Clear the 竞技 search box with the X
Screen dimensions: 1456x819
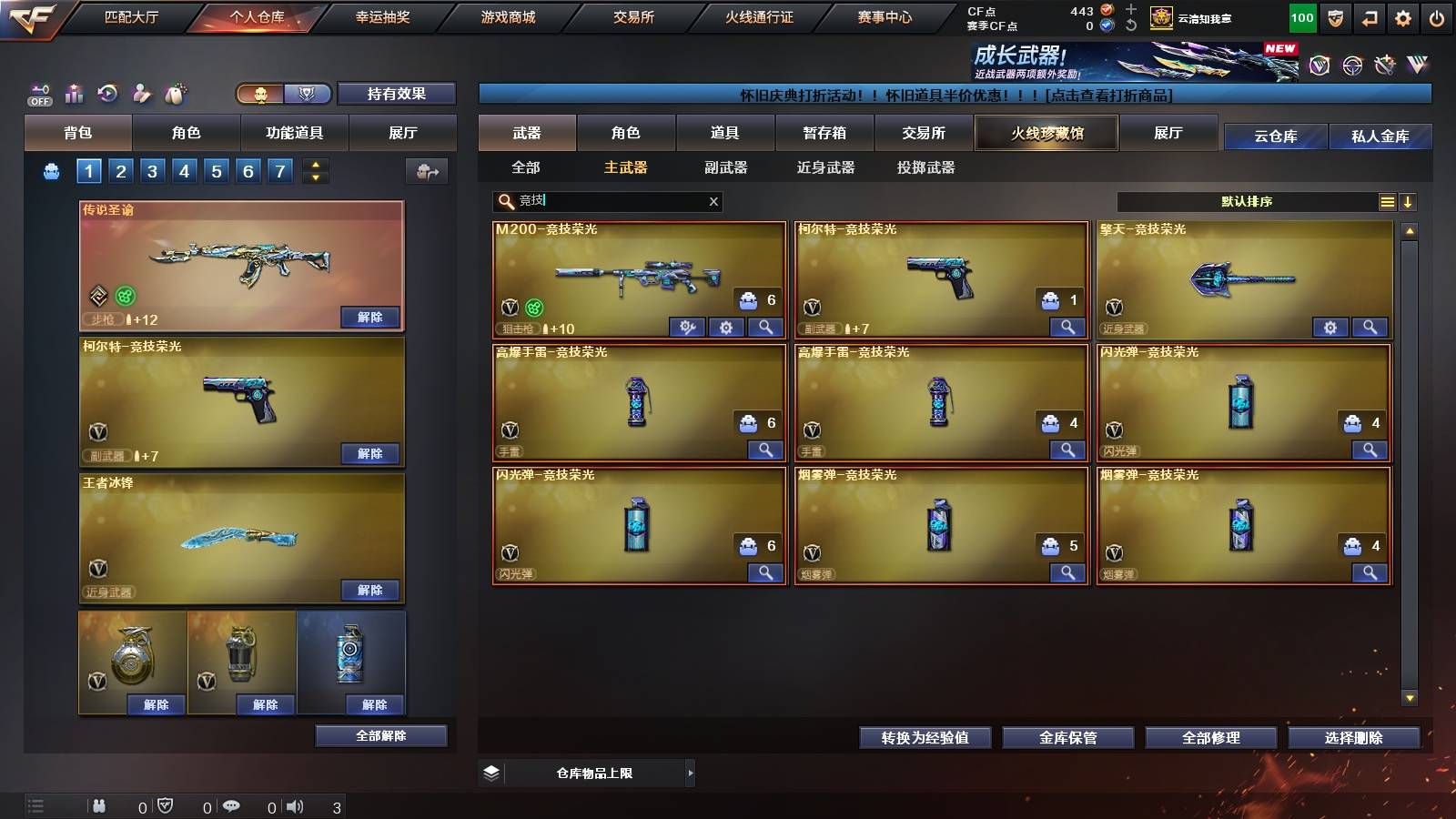click(x=714, y=201)
